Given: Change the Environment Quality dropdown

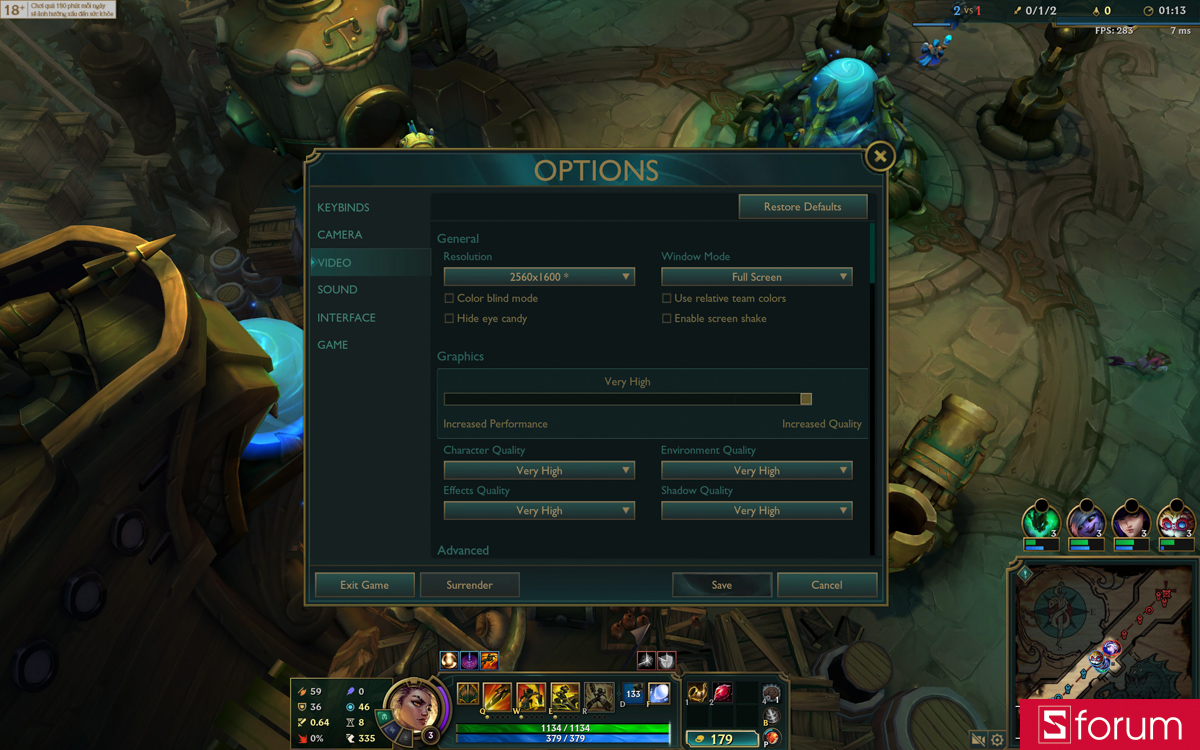Looking at the screenshot, I should [x=756, y=471].
